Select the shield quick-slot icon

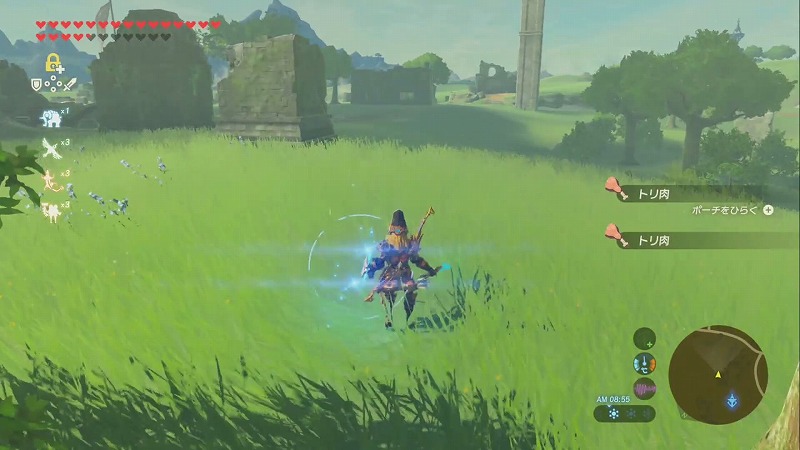[37, 85]
